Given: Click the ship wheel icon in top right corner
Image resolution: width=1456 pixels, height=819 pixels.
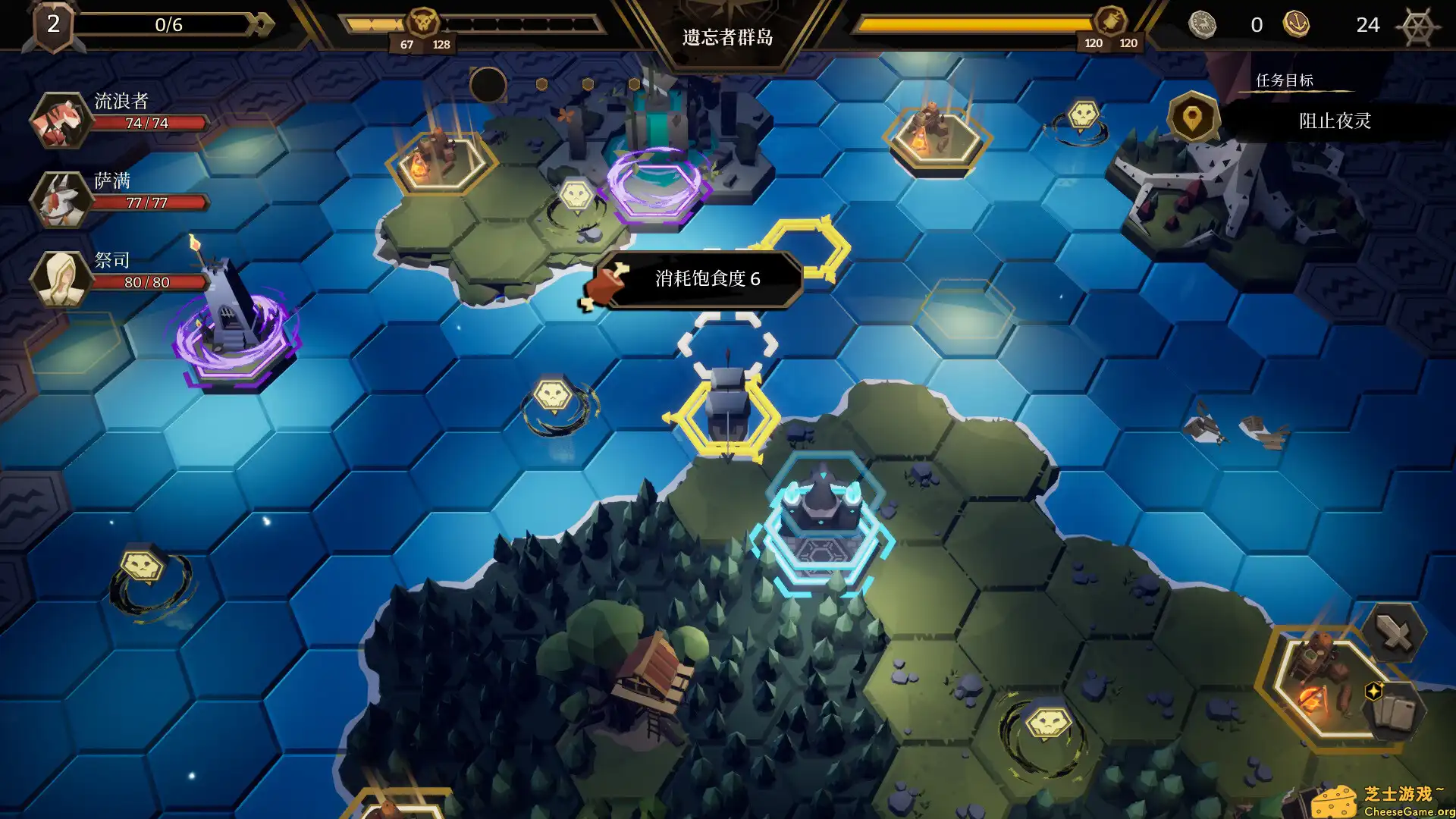Looking at the screenshot, I should pyautogui.click(x=1415, y=25).
